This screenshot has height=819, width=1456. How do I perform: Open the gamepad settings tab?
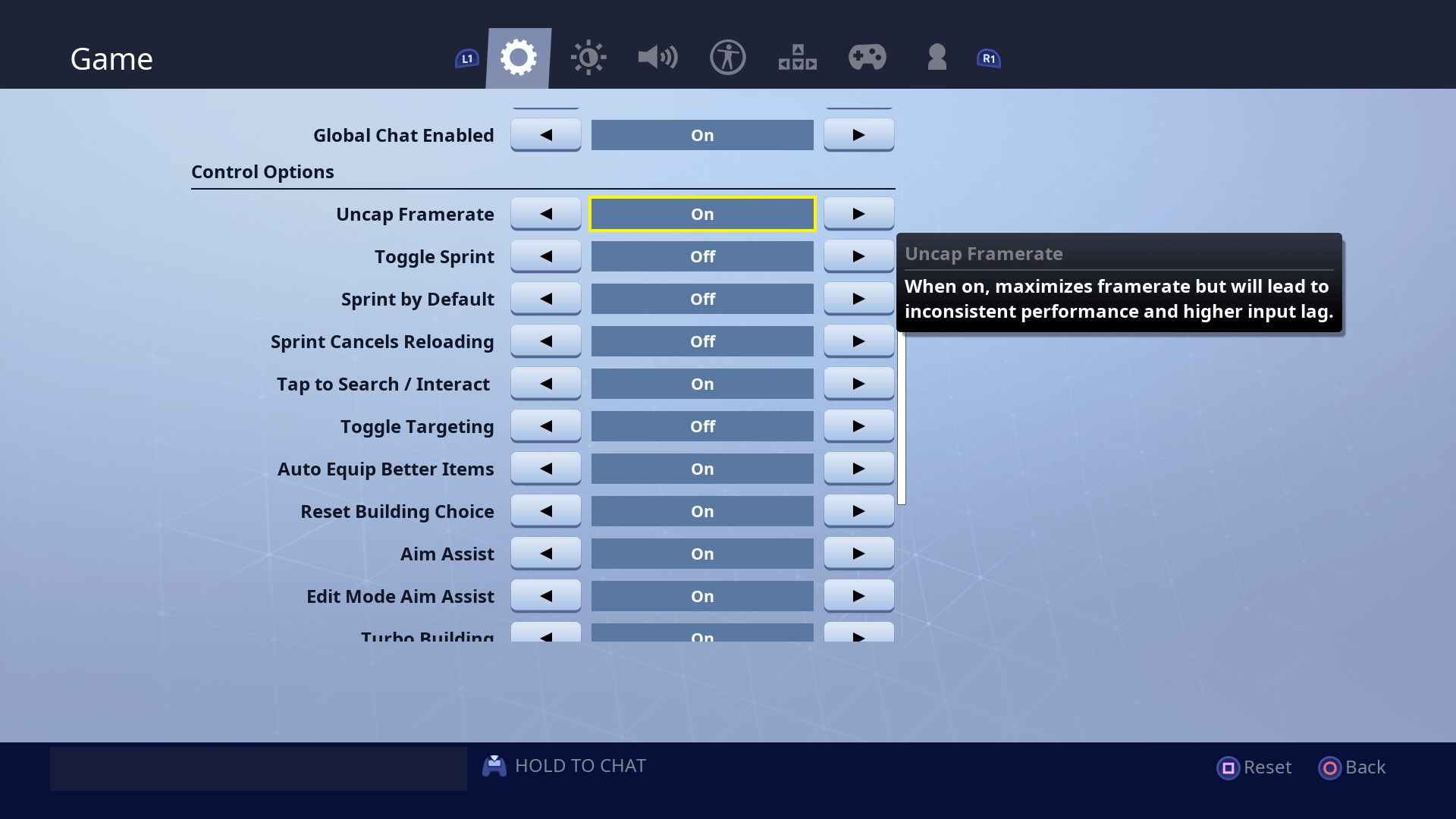click(x=867, y=57)
